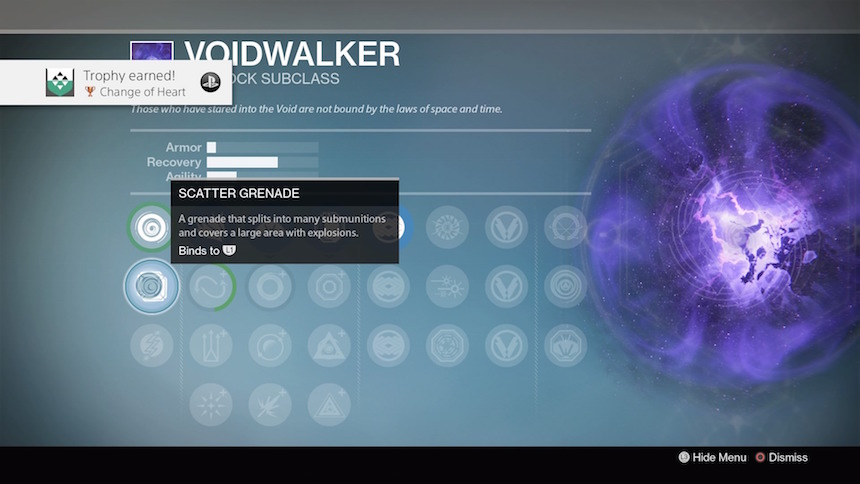Choose the hexagon with burst lines node
Image resolution: width=860 pixels, height=484 pixels.
[566, 346]
